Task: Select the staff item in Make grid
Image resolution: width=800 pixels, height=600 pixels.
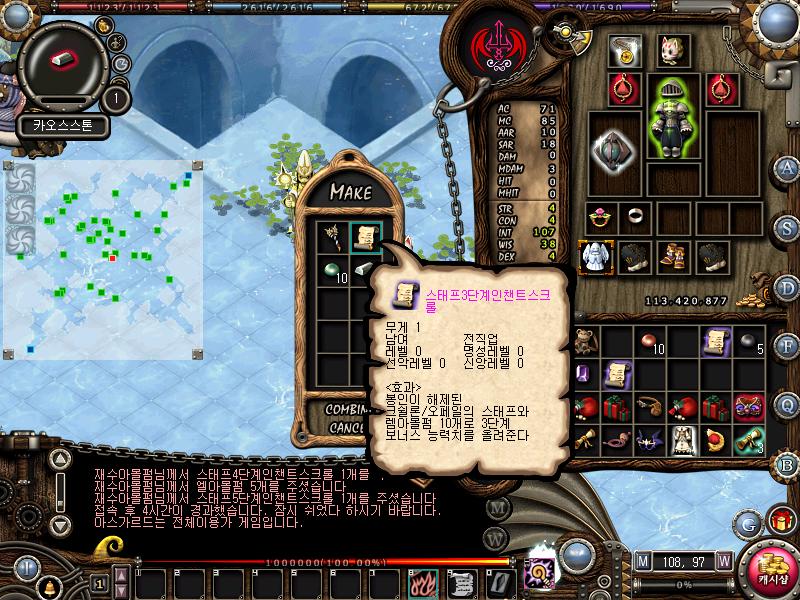Action: click(x=332, y=238)
